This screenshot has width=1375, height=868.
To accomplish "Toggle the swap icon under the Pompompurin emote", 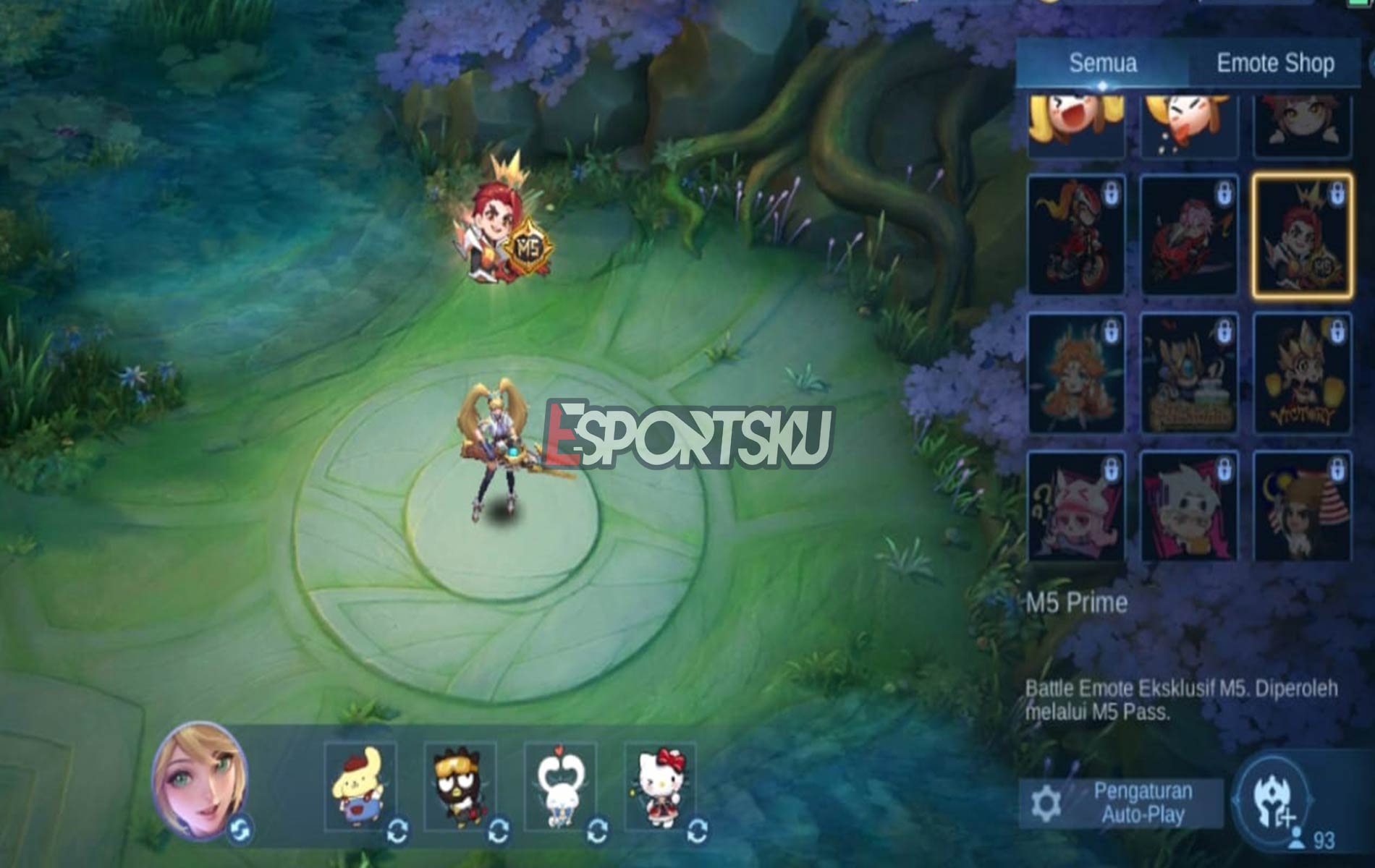I will 397,832.
